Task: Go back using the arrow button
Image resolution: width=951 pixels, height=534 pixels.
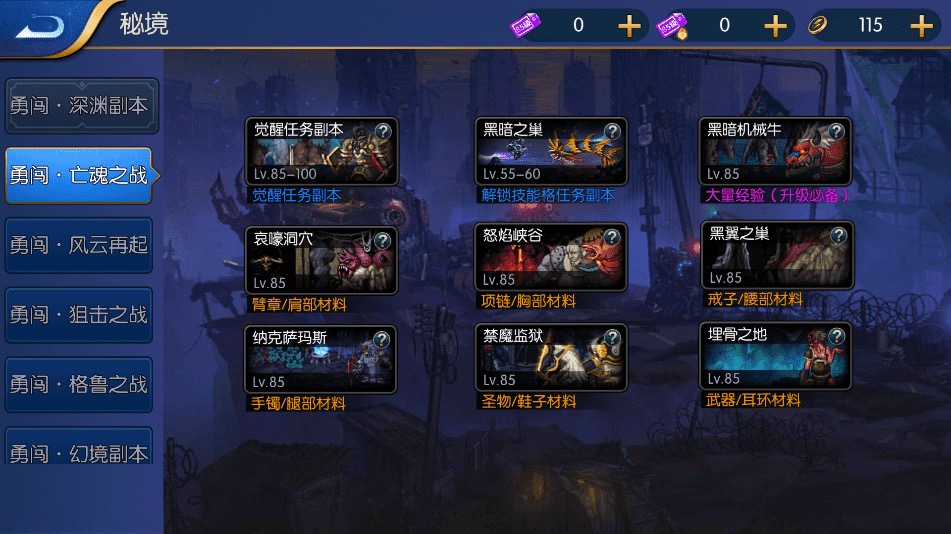Action: [x=41, y=25]
